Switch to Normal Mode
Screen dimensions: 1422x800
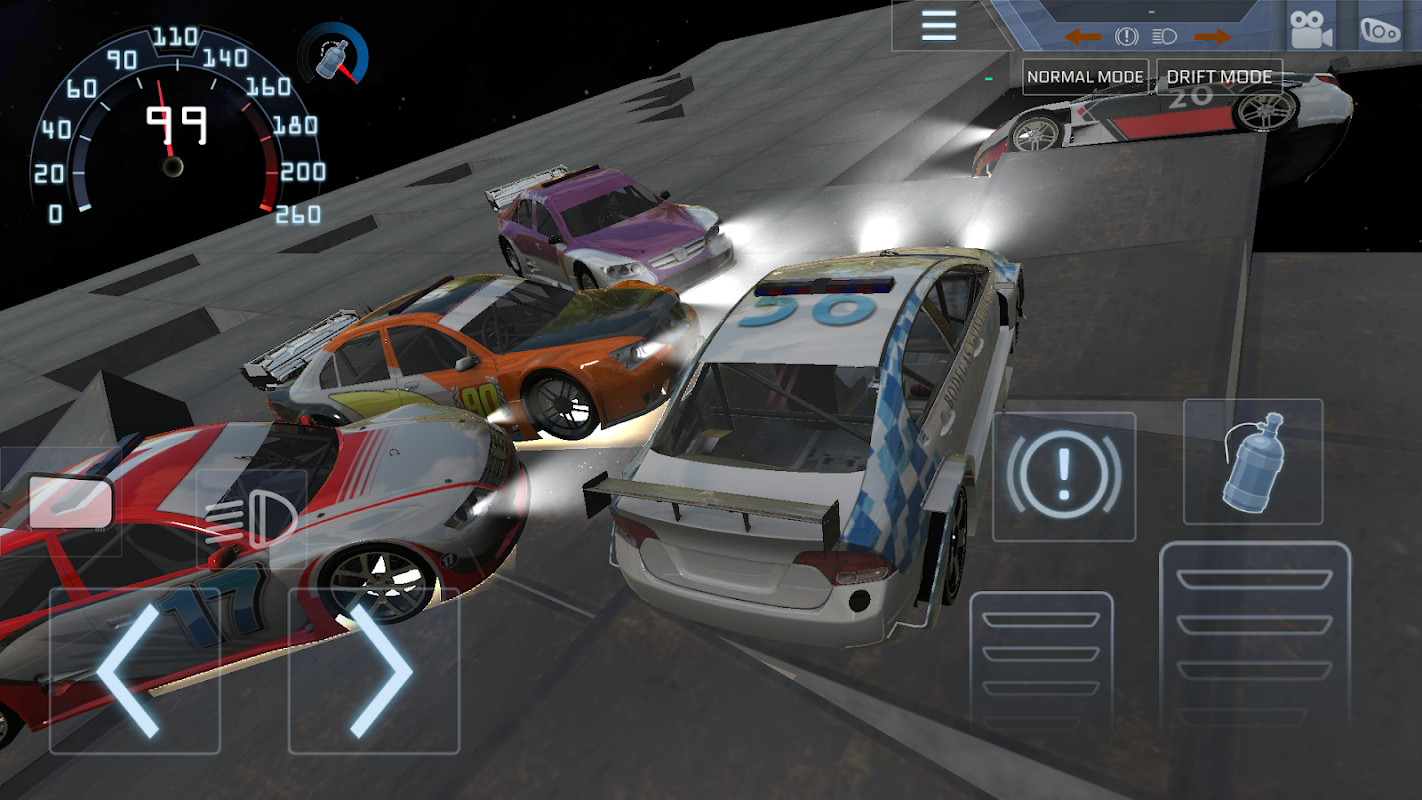point(1085,77)
